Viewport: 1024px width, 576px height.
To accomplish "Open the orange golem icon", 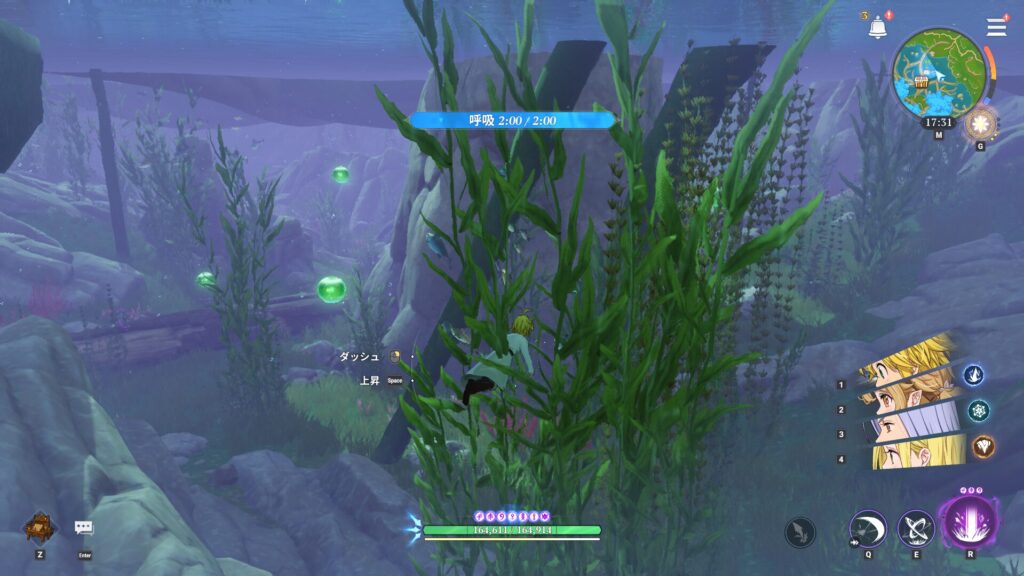I will [x=40, y=527].
